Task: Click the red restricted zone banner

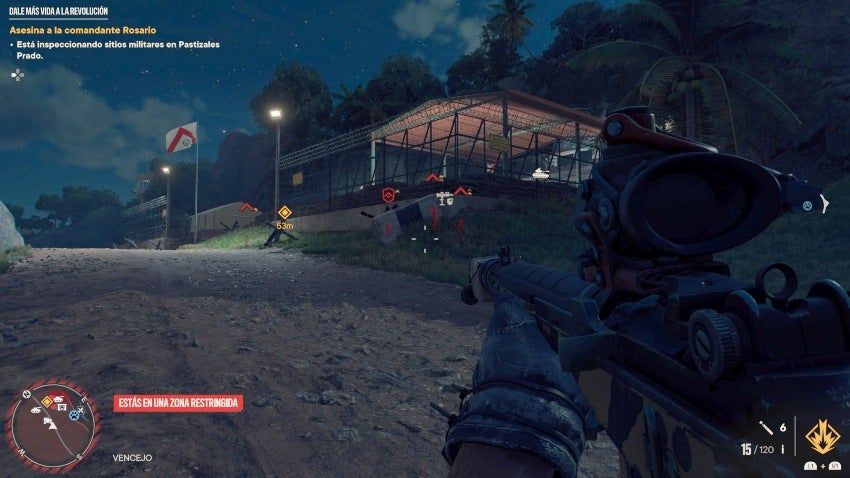Action: [178, 402]
